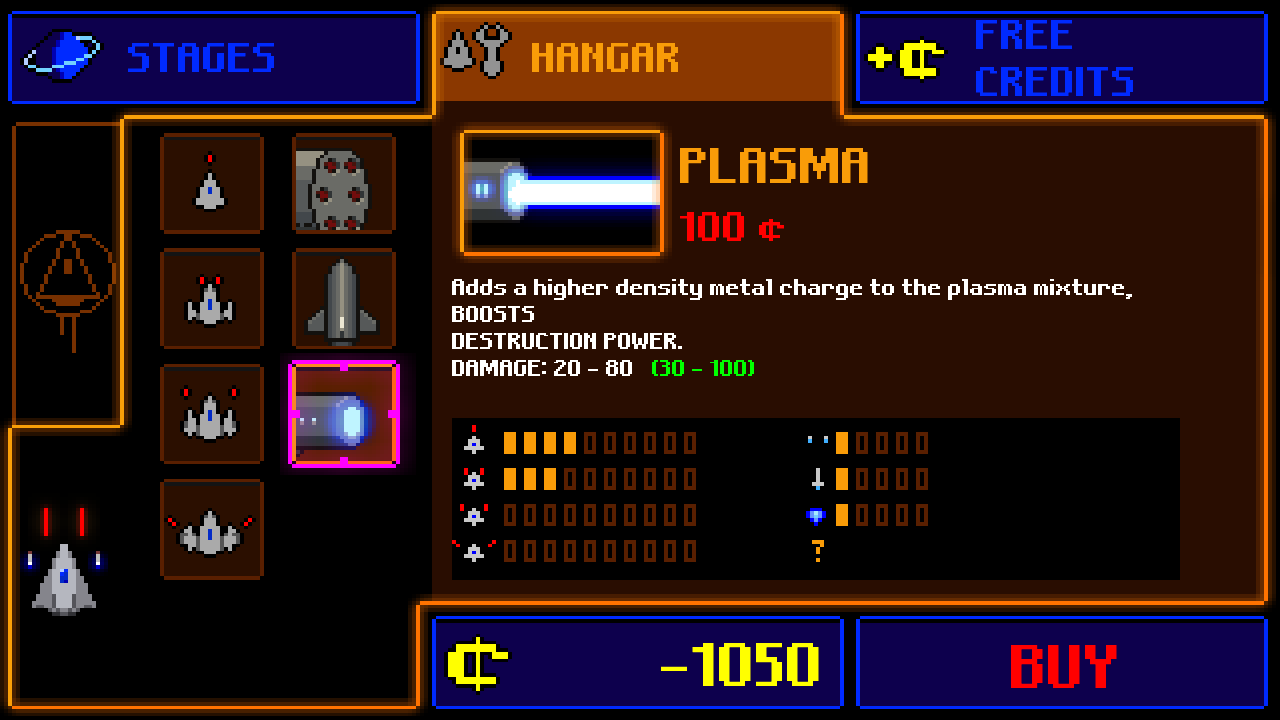The height and width of the screenshot is (720, 1280).
Task: Switch to the Hangar tab
Action: tap(637, 58)
